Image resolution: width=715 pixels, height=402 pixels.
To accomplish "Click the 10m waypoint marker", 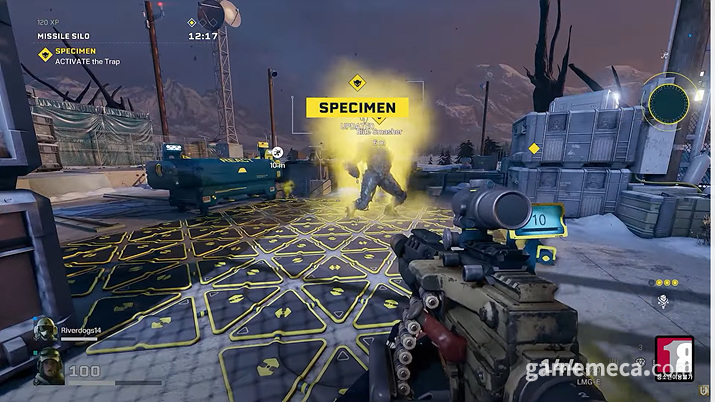I will [277, 153].
